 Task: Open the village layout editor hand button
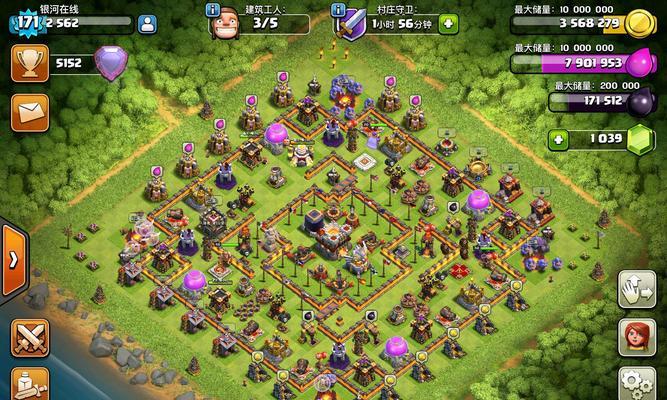[x=636, y=289]
